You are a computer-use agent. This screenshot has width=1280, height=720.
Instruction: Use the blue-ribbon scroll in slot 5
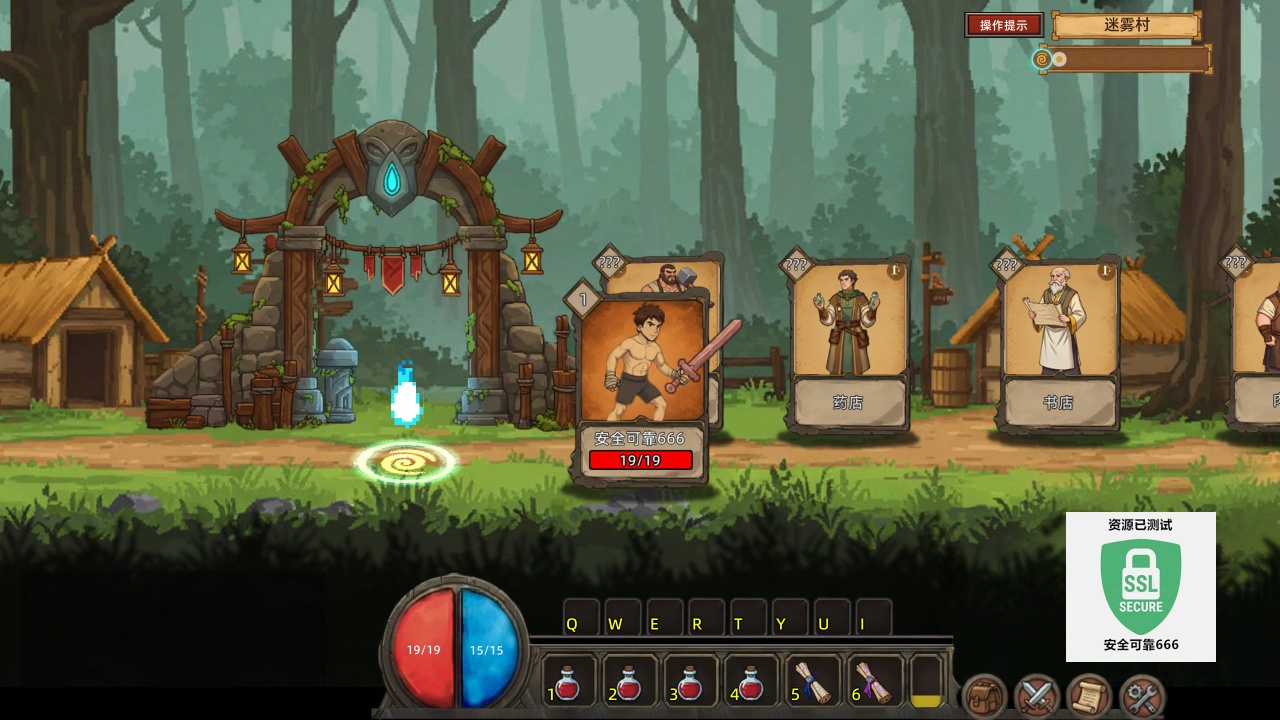[812, 683]
